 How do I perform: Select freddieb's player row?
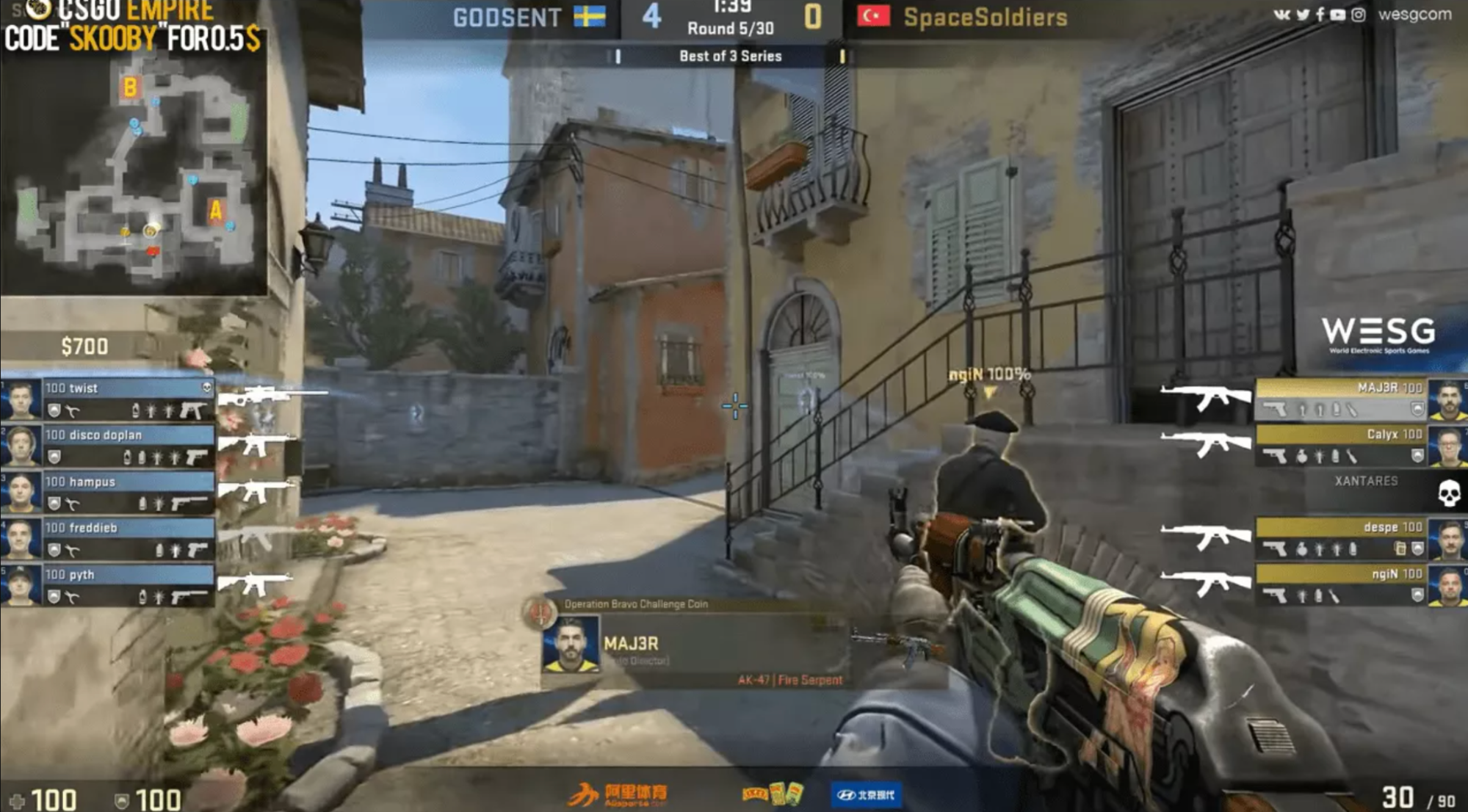[125, 538]
